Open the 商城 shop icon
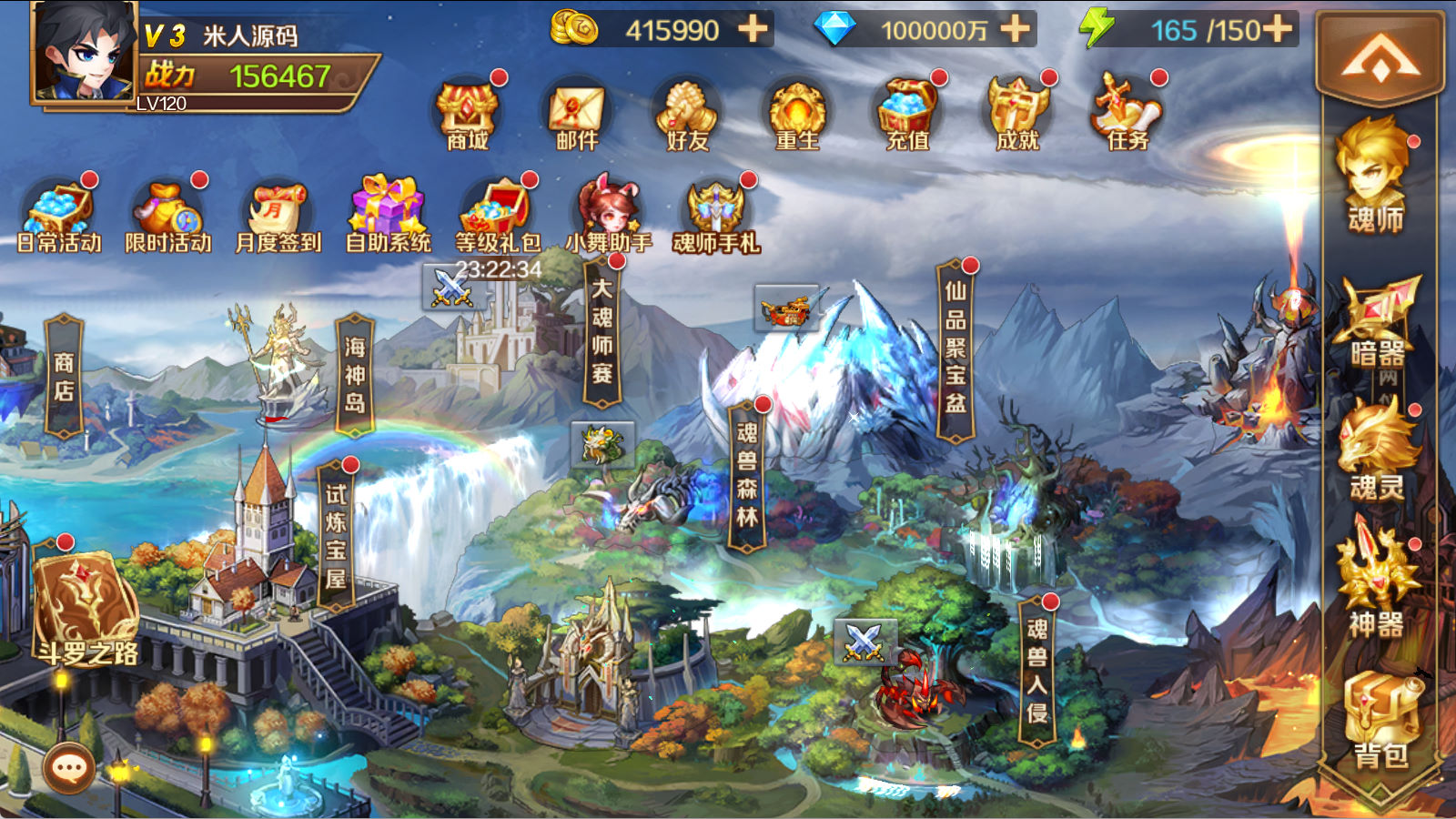 [468, 114]
